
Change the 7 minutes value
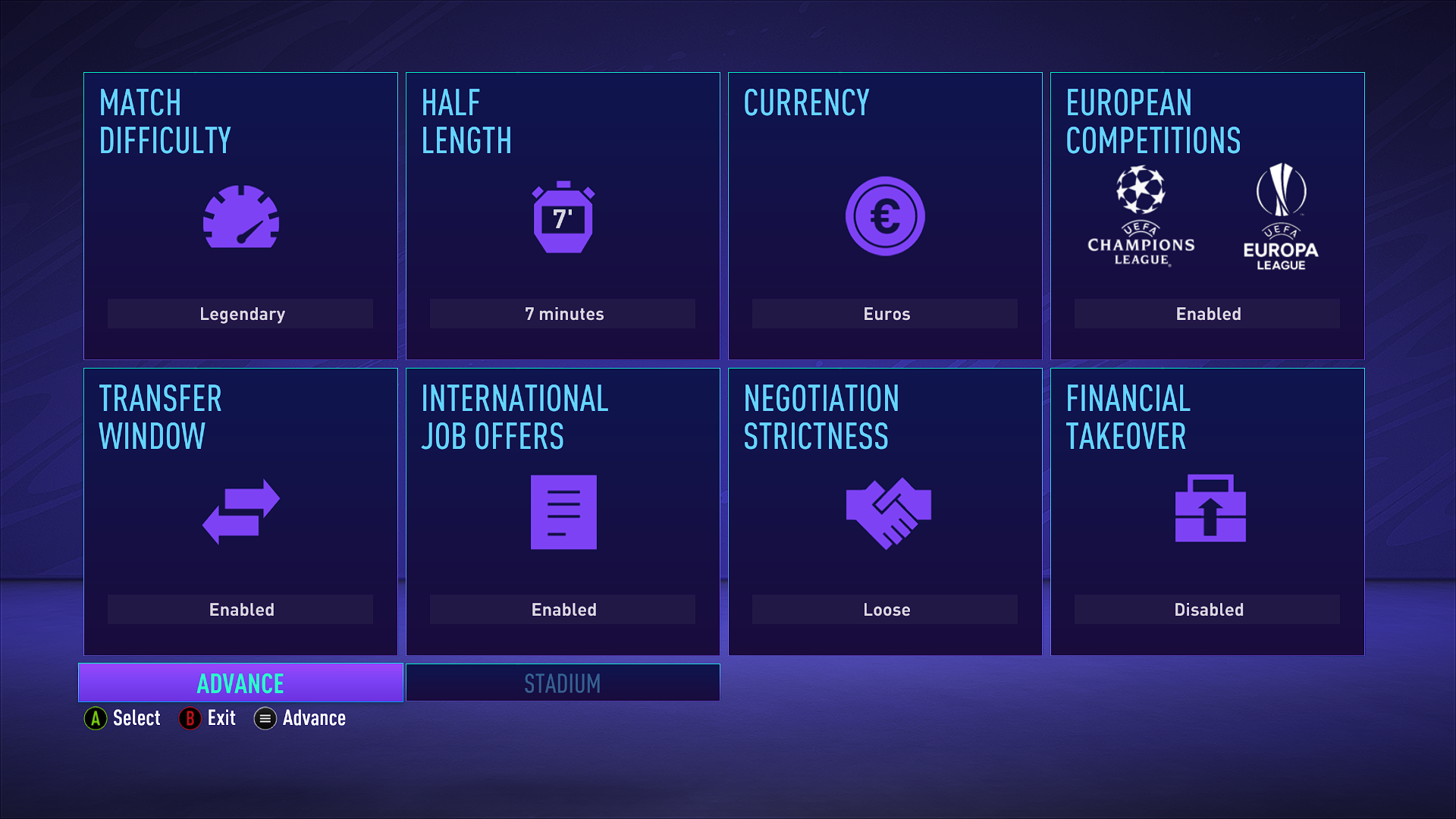[x=563, y=314]
